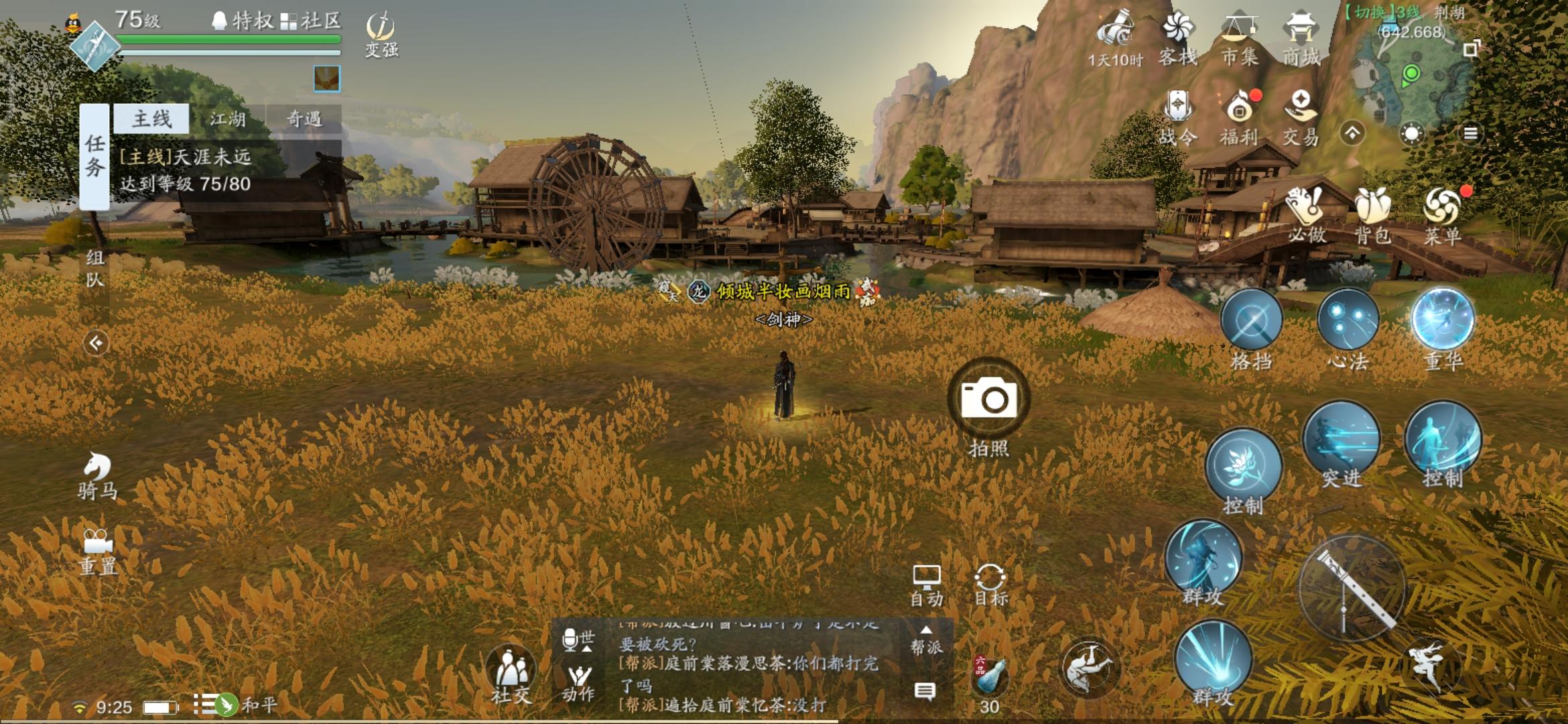1568x724 pixels.
Task: Select the 天涯未远 main quest entry
Action: 186,170
